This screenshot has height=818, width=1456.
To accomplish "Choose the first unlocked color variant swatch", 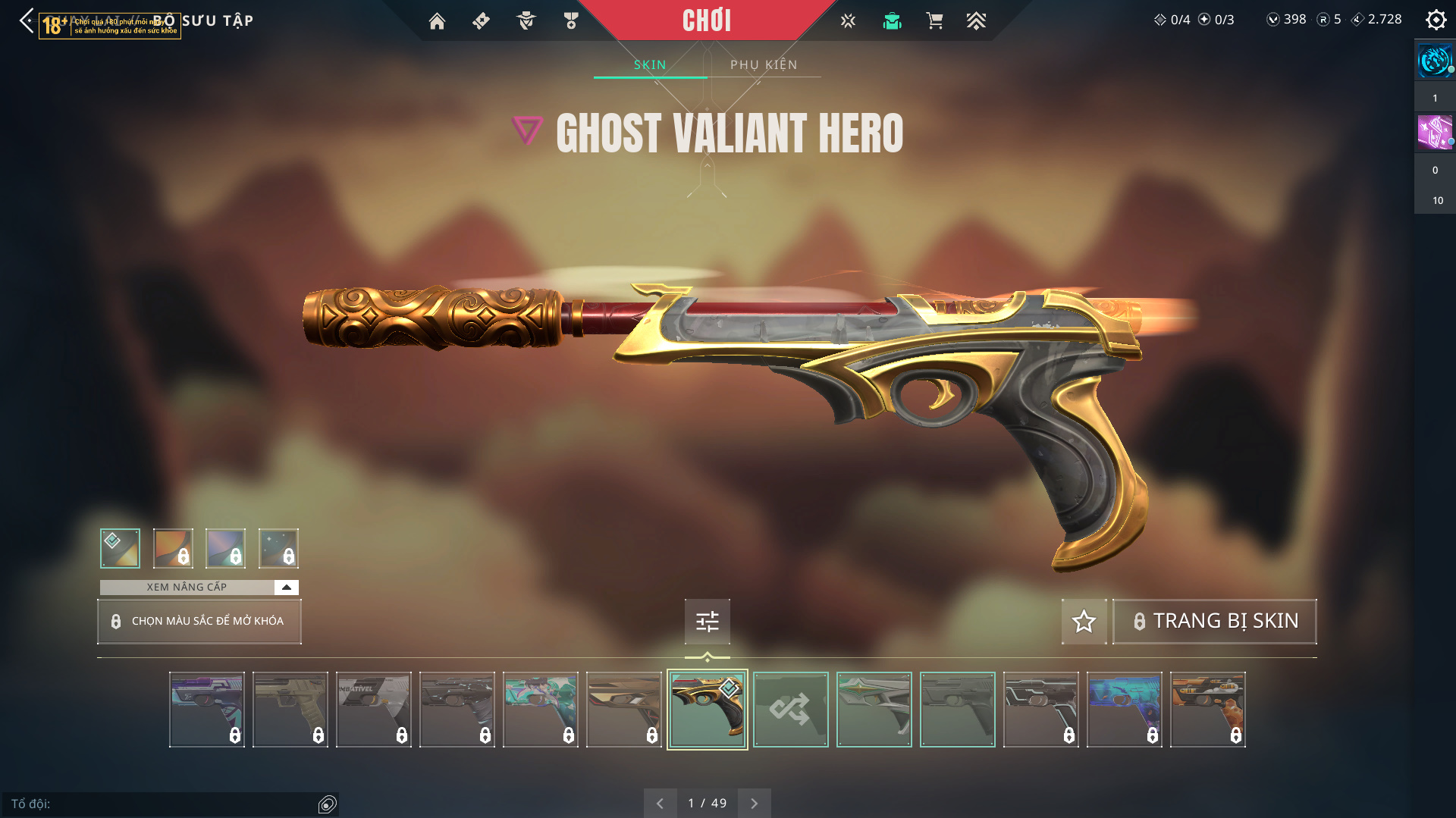I will click(x=120, y=548).
